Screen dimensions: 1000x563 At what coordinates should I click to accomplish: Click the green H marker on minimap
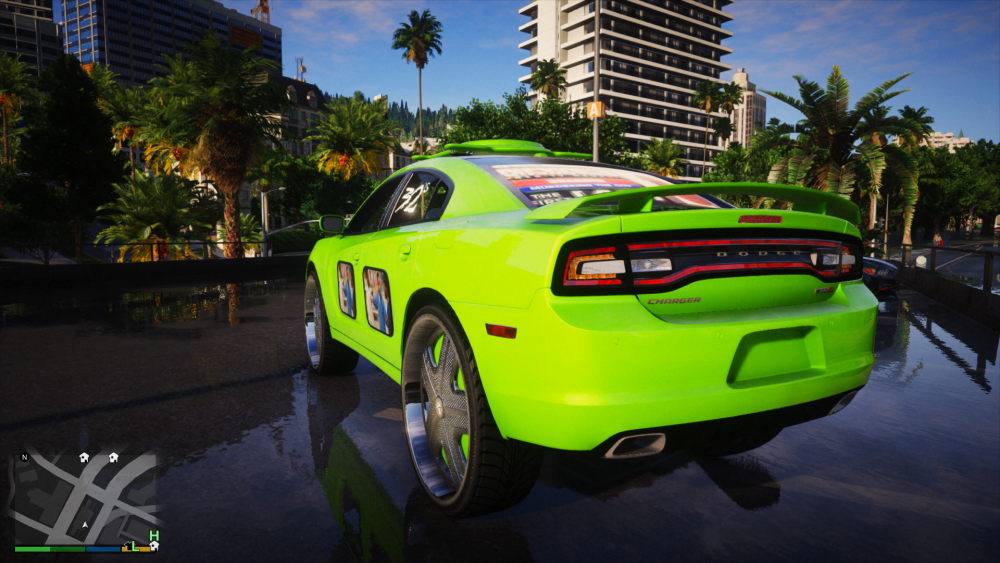pyautogui.click(x=154, y=536)
